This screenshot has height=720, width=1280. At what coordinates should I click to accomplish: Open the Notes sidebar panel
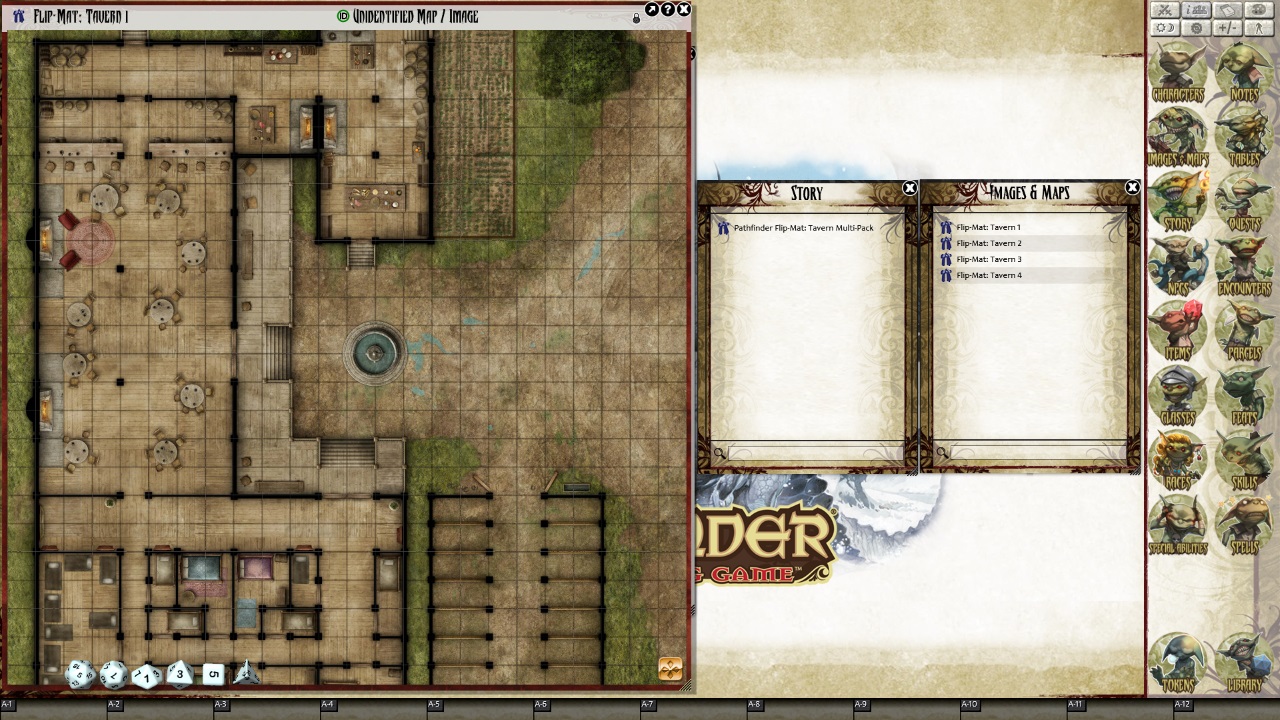click(1244, 70)
